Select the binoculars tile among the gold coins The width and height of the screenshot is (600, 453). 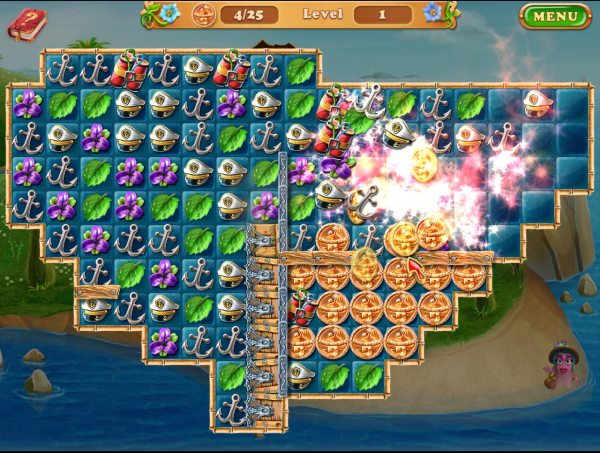coord(301,307)
